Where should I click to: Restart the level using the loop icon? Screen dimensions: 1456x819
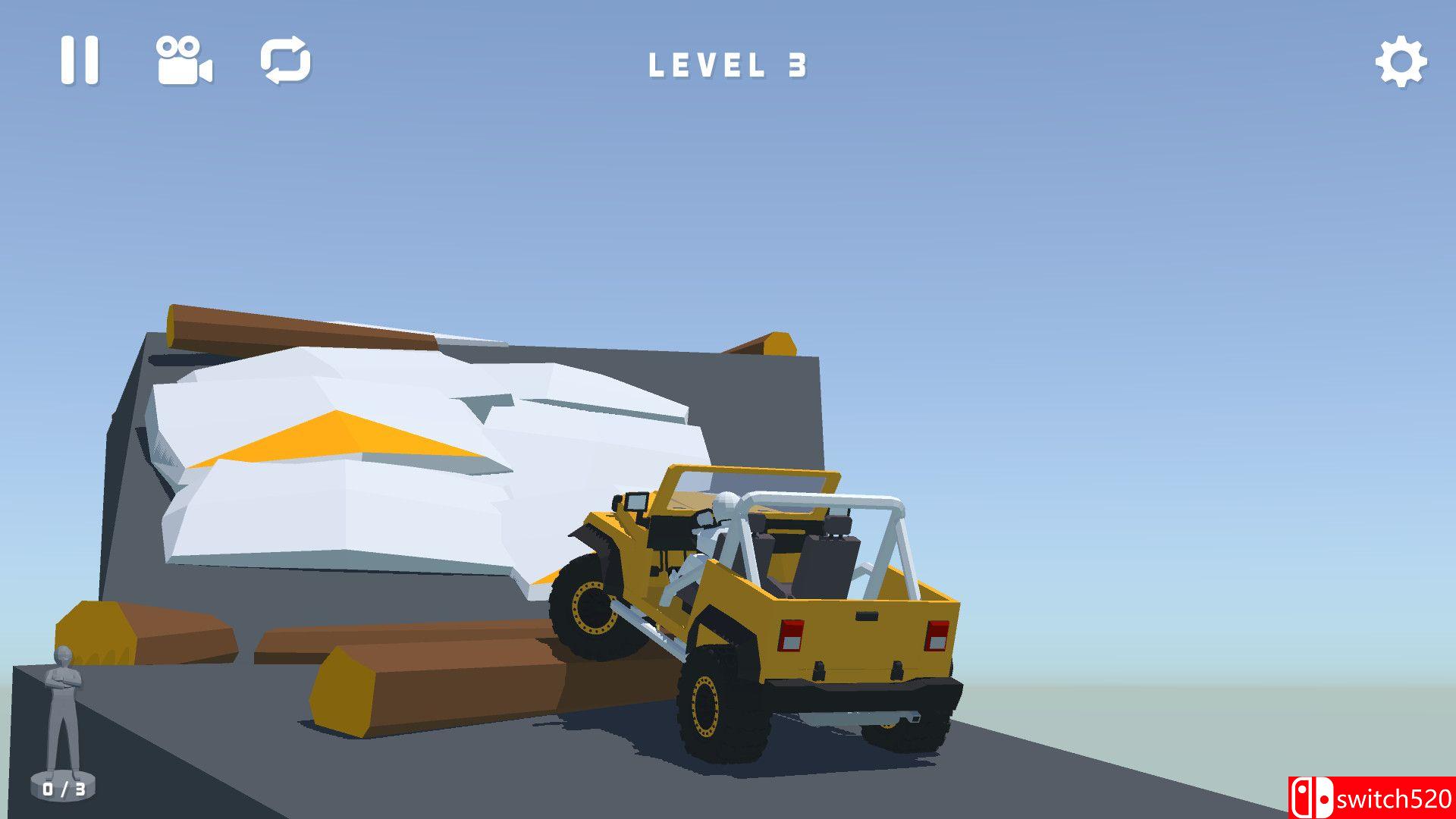point(287,61)
